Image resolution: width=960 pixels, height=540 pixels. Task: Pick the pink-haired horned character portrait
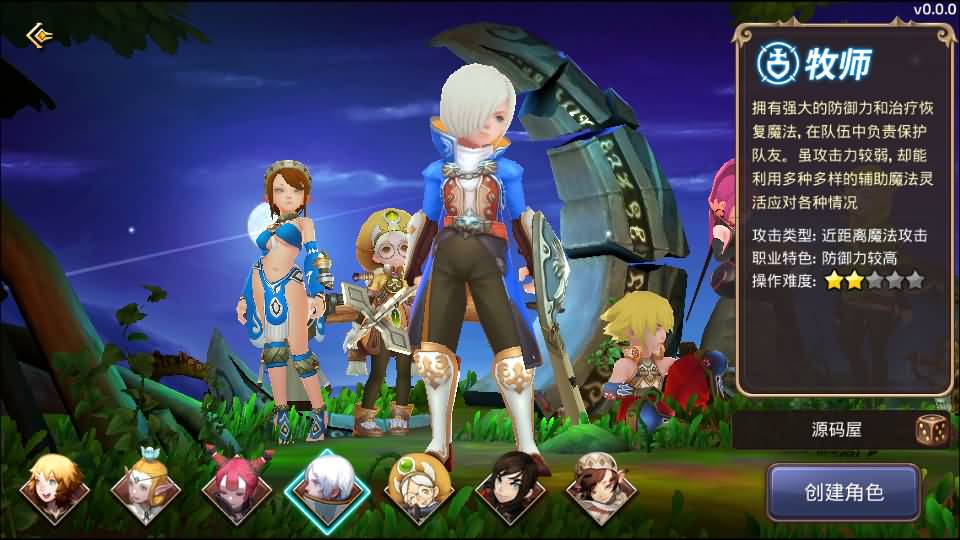(x=236, y=488)
